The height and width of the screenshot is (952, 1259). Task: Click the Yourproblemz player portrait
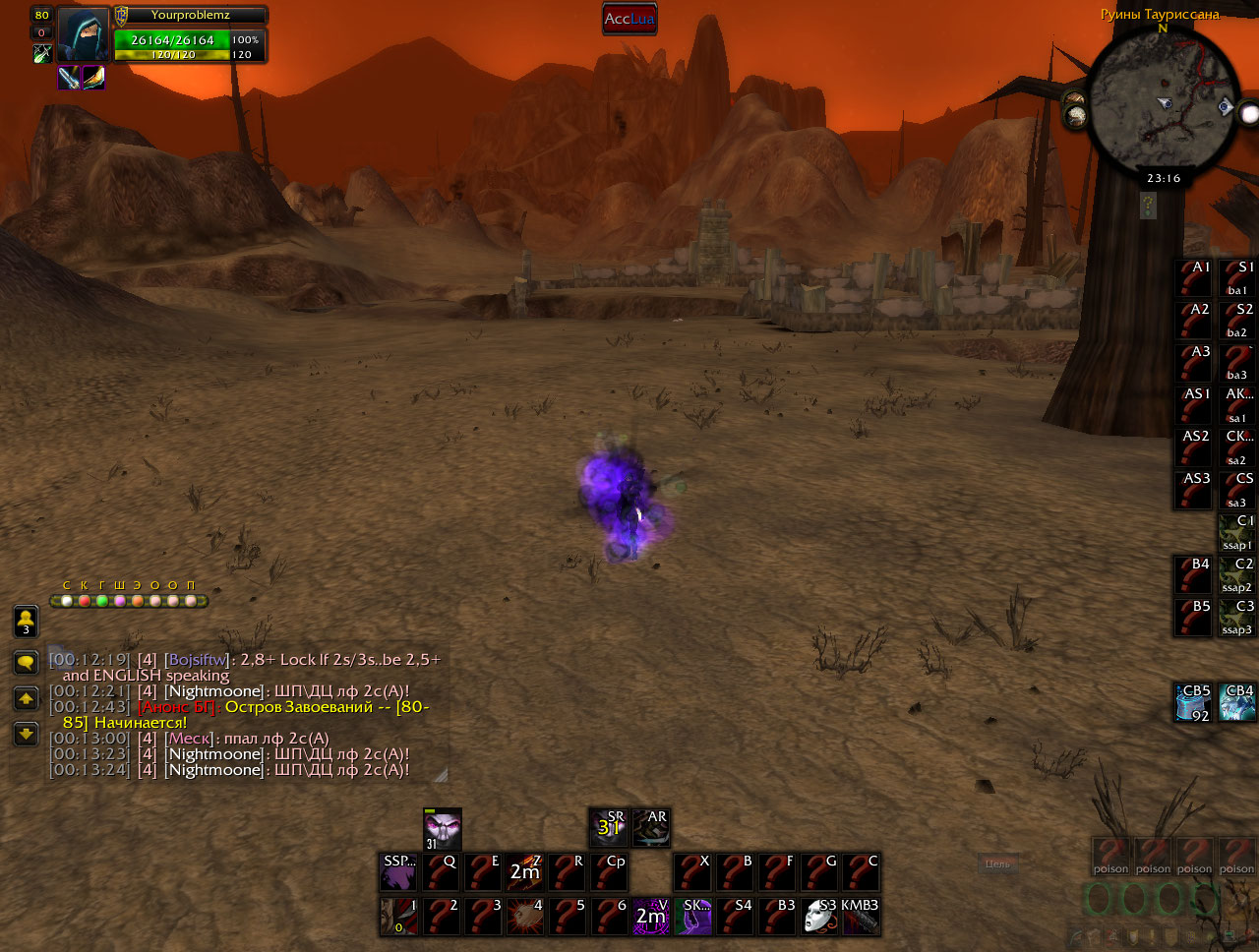pos(83,33)
